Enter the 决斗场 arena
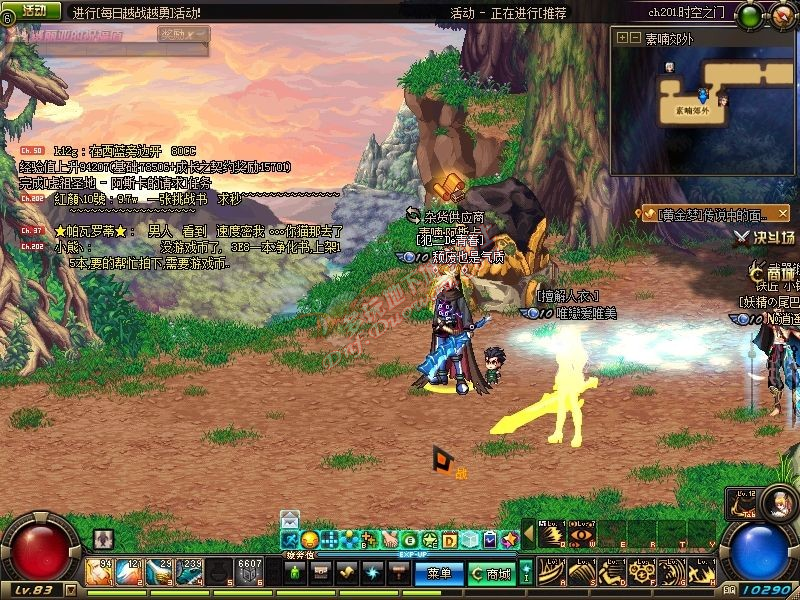This screenshot has width=800, height=600. click(x=766, y=238)
